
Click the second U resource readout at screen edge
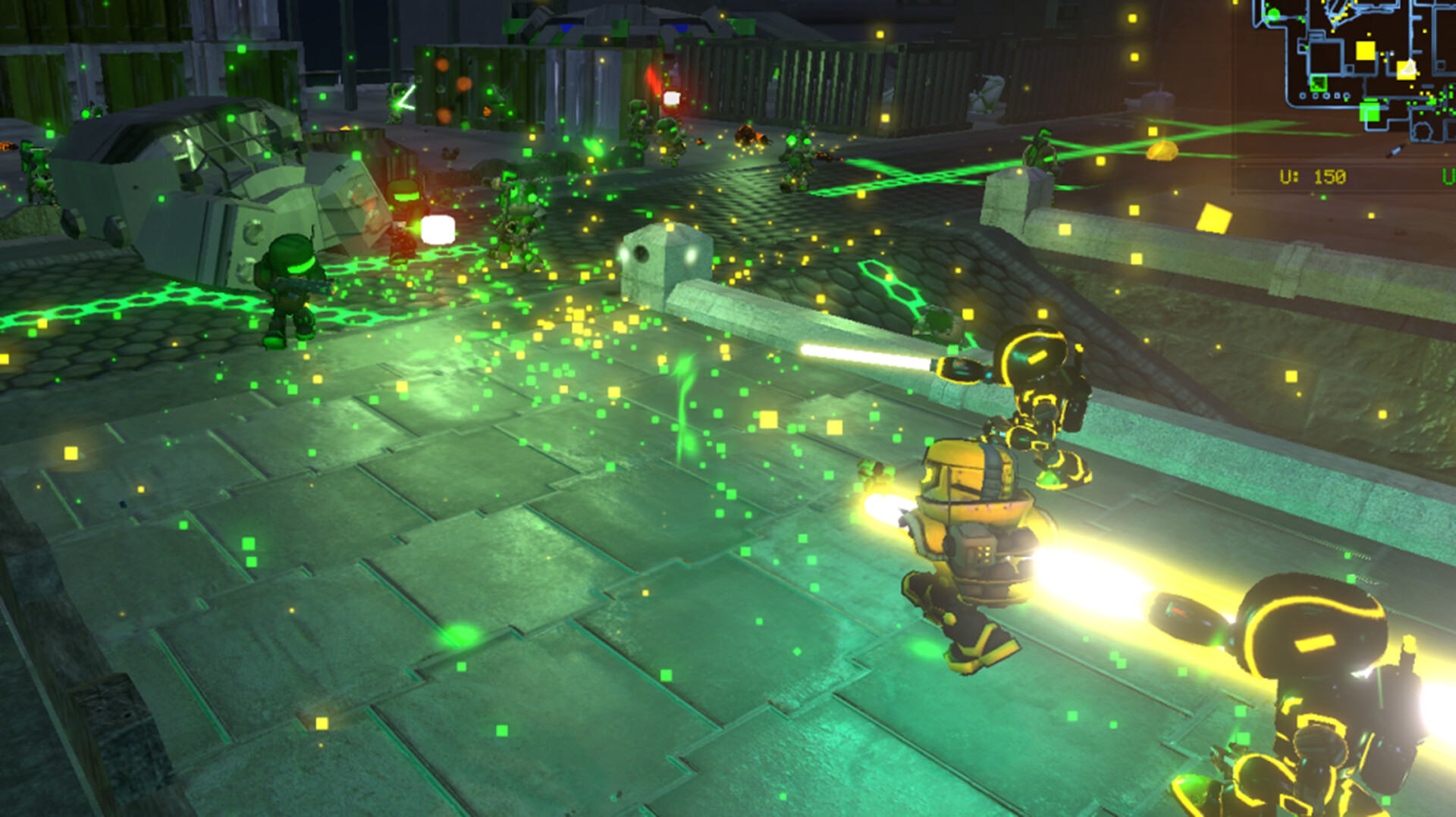click(x=1451, y=175)
